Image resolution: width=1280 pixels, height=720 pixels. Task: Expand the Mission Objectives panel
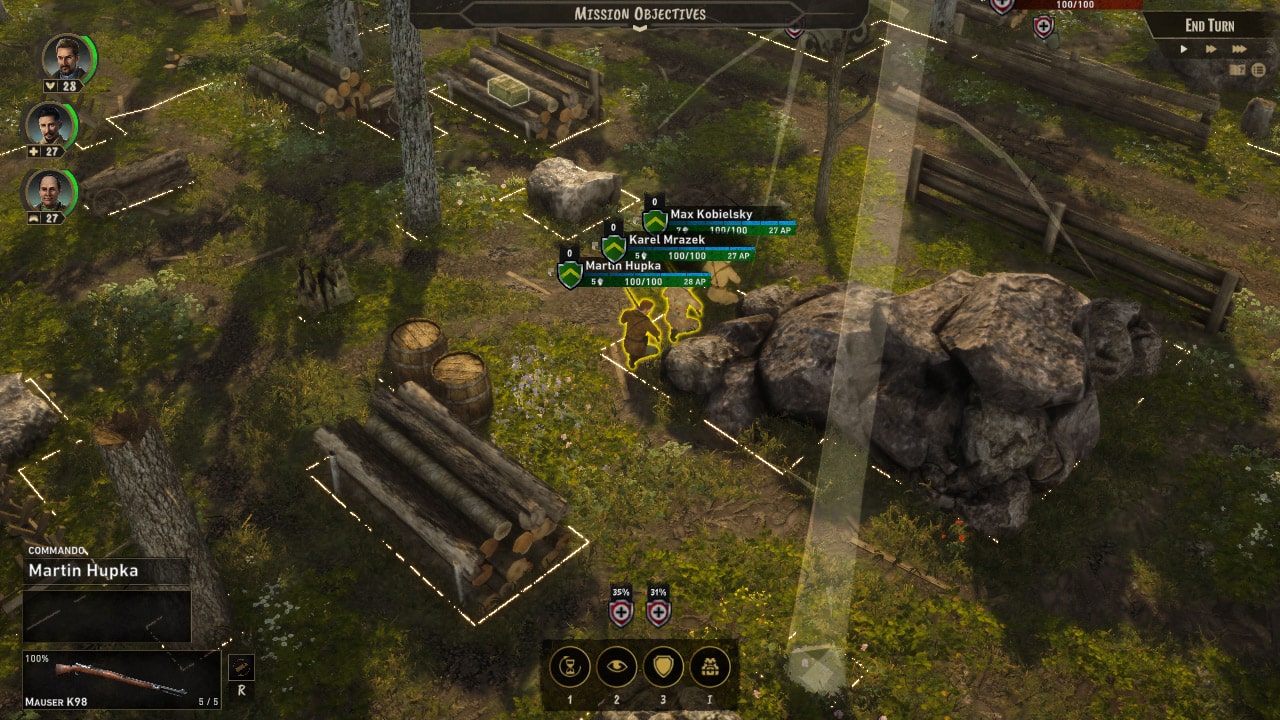tap(639, 14)
